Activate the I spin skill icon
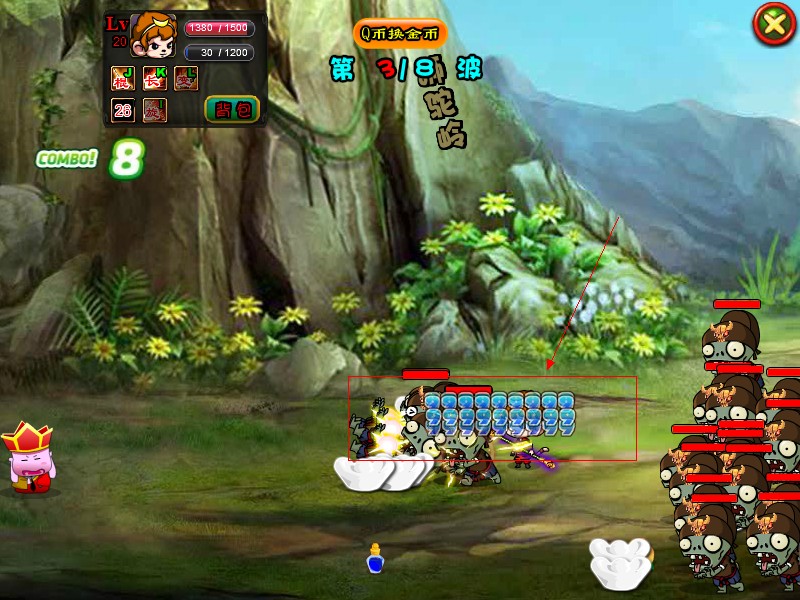This screenshot has width=800, height=600. (x=155, y=109)
